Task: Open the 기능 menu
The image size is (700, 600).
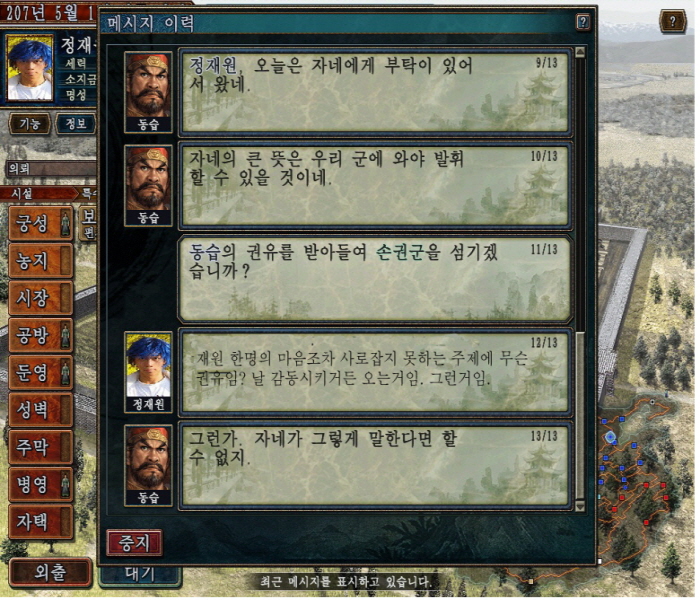Action: coord(30,123)
